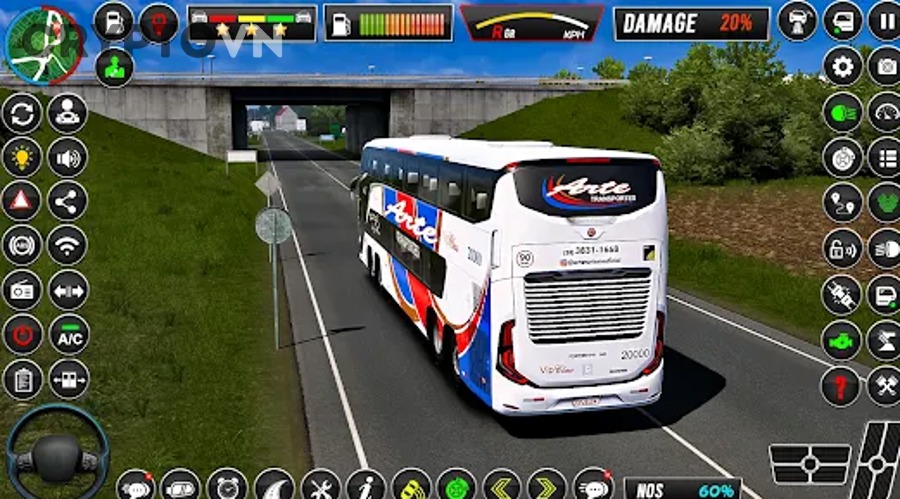The image size is (900, 499).
Task: Turn on the red hazard triangle
Action: click(22, 201)
